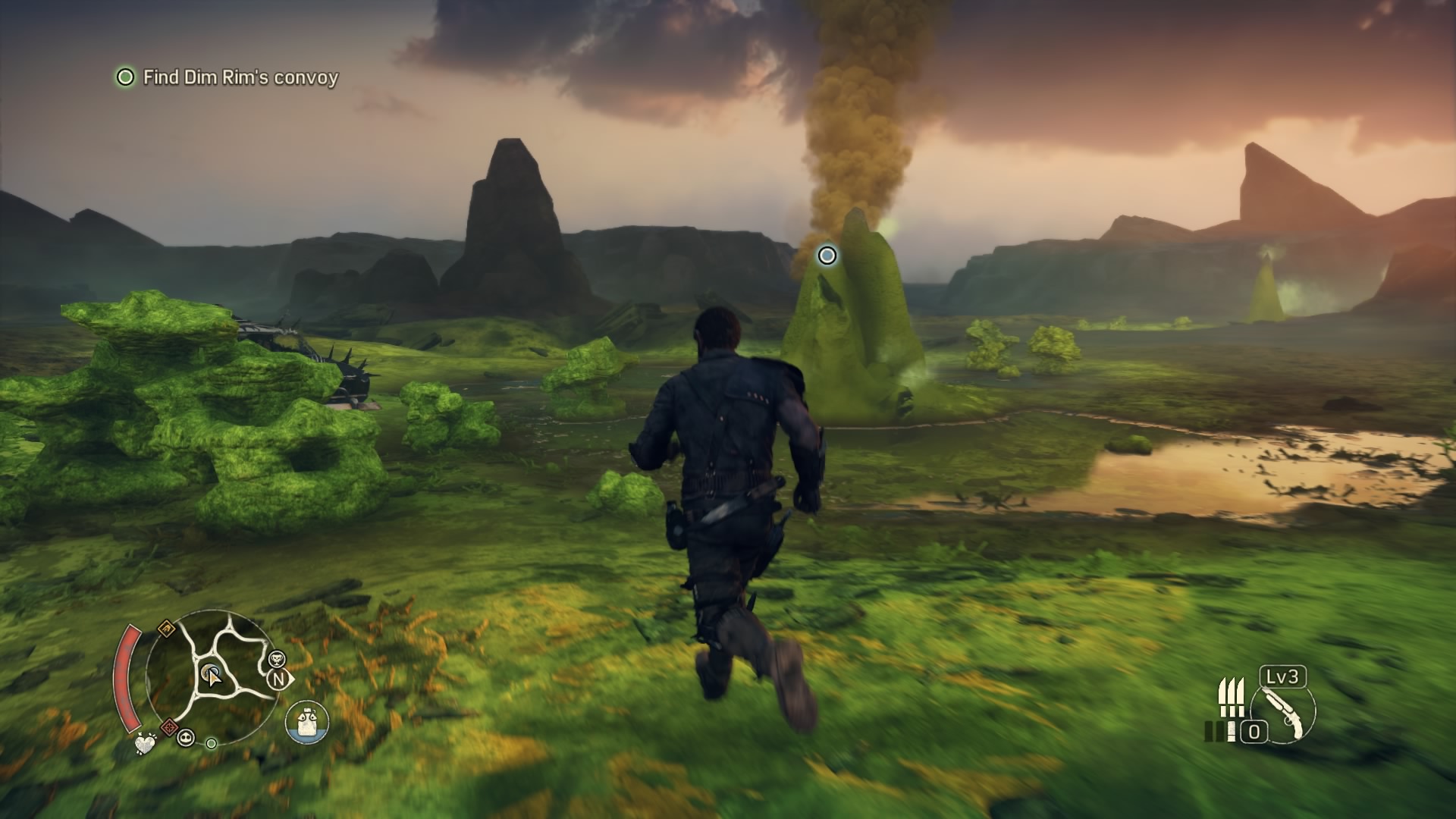Click the trophy skull marker on minimap
The height and width of the screenshot is (819, 1456).
point(277,658)
